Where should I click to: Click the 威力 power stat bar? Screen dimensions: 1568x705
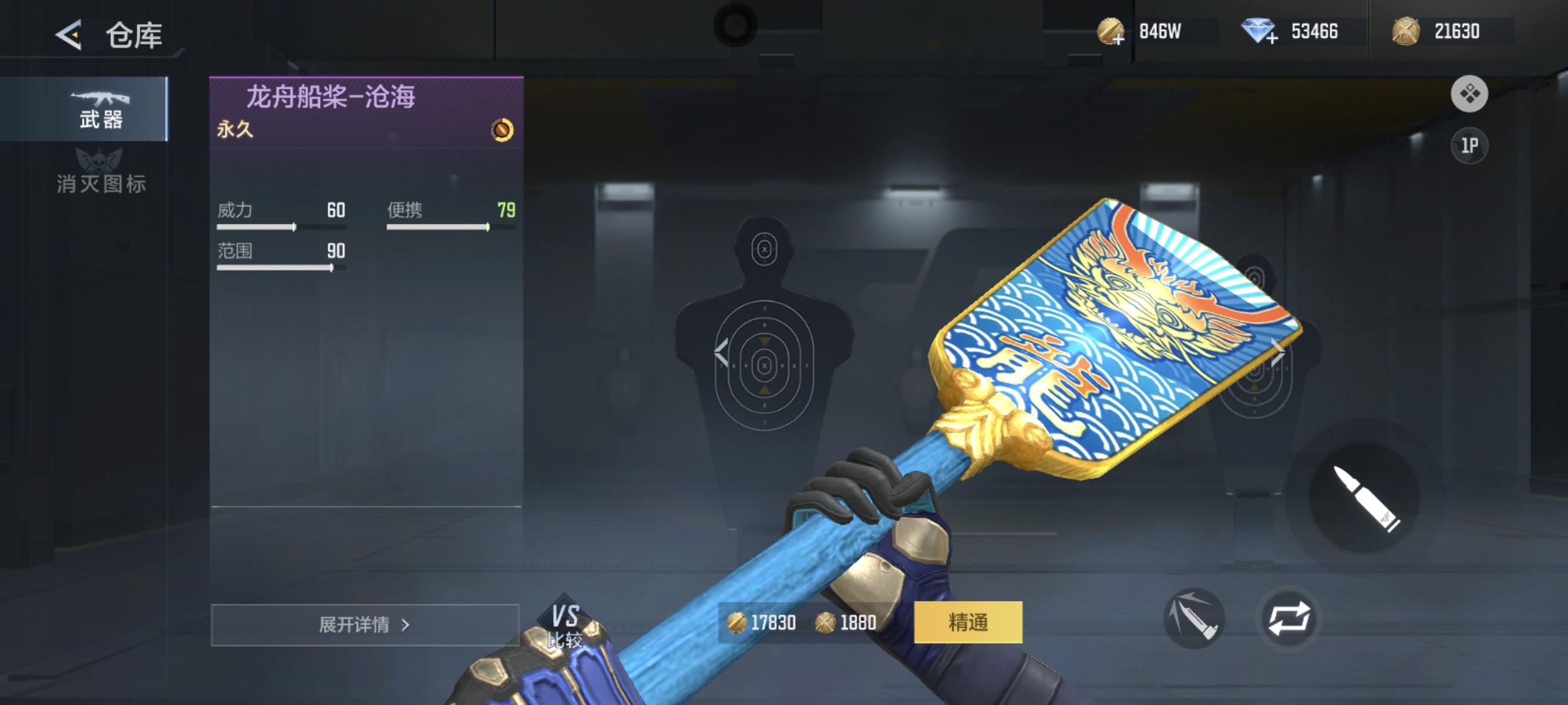tap(280, 226)
